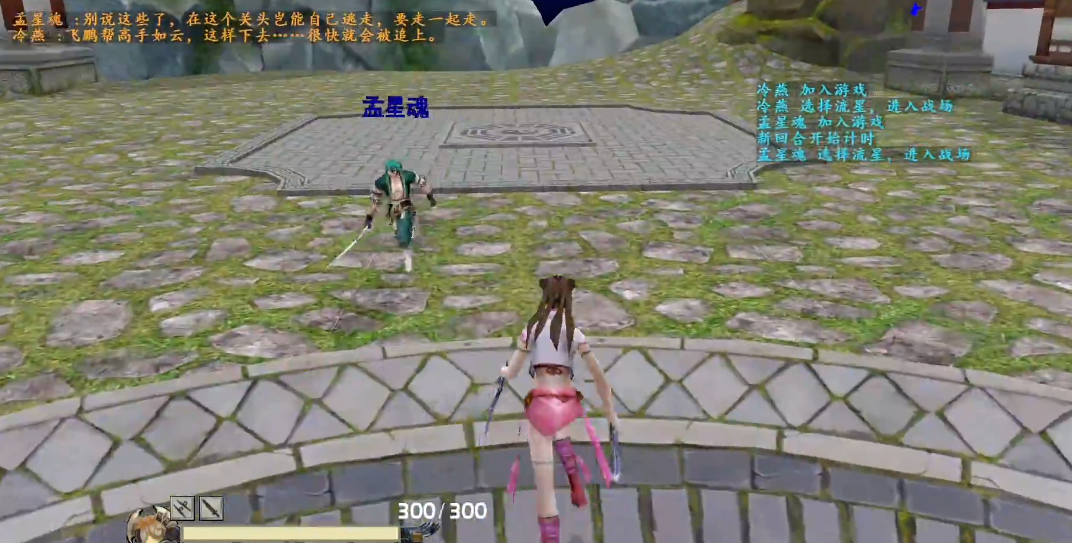
Task: Click the cyan game event log
Action: coord(862,122)
